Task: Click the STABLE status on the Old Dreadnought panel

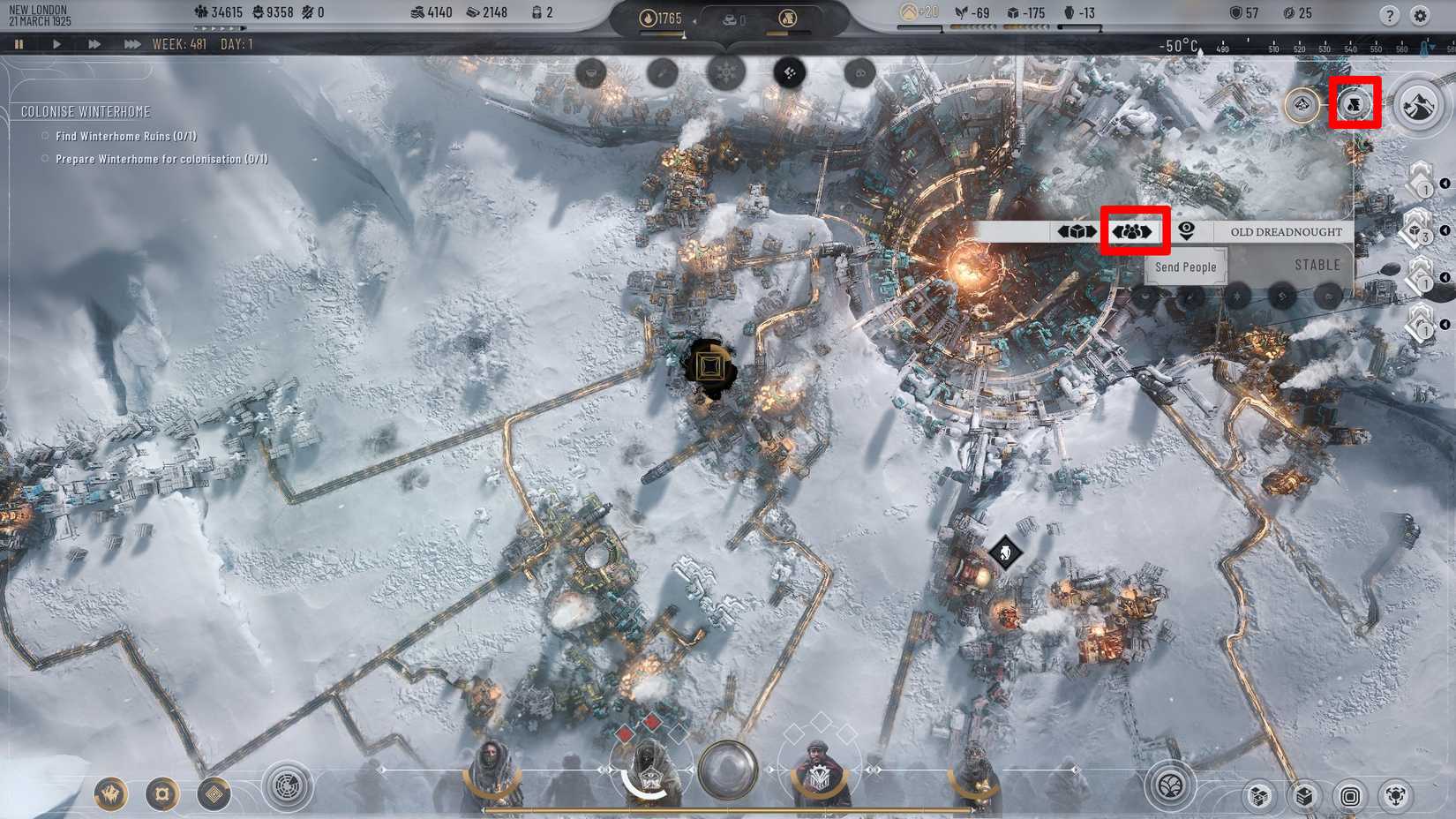Action: pyautogui.click(x=1317, y=264)
